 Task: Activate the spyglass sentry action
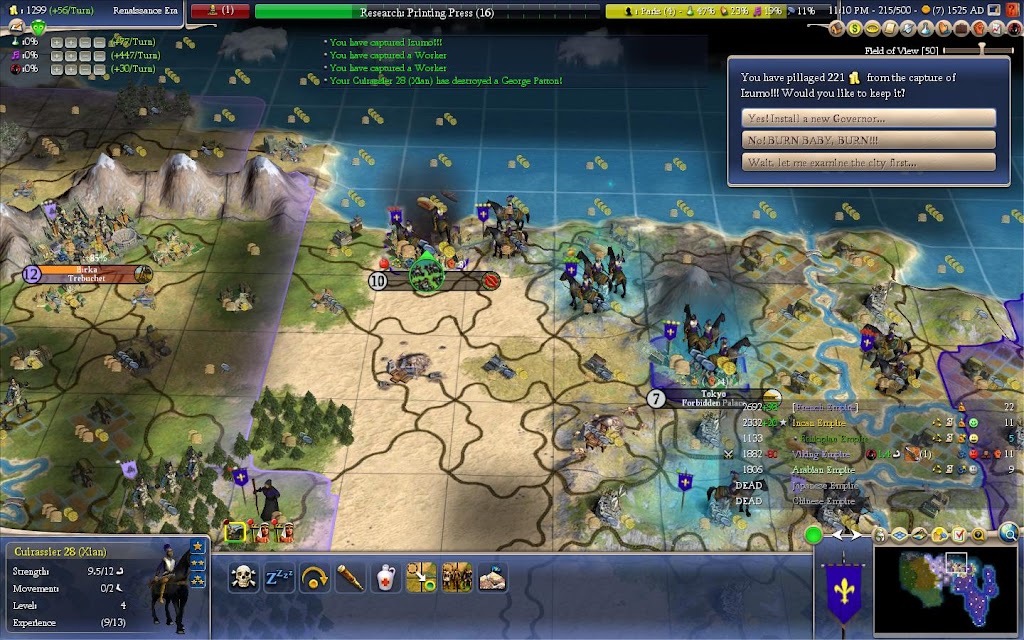tap(350, 577)
